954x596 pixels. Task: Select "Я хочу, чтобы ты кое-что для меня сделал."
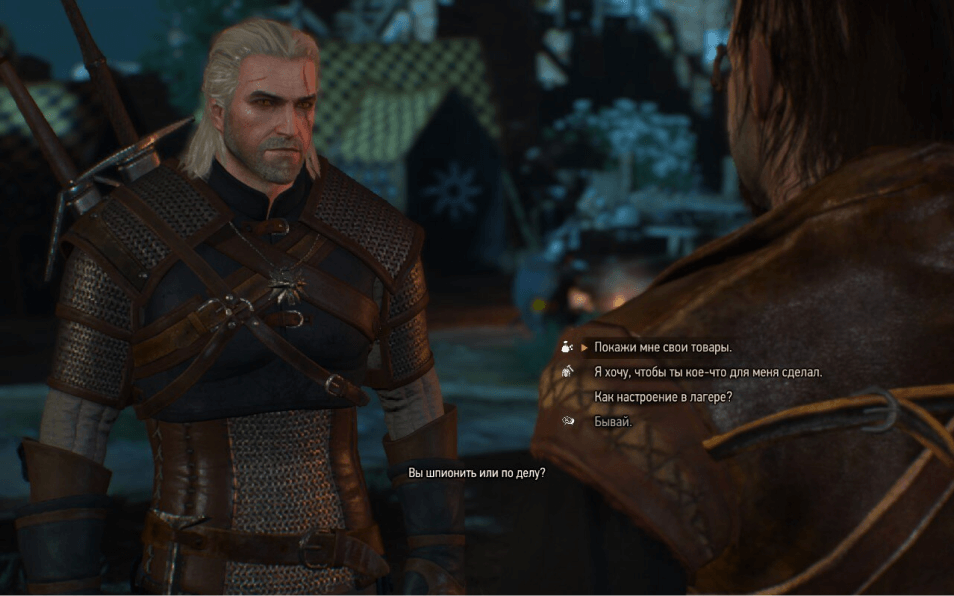tap(707, 372)
